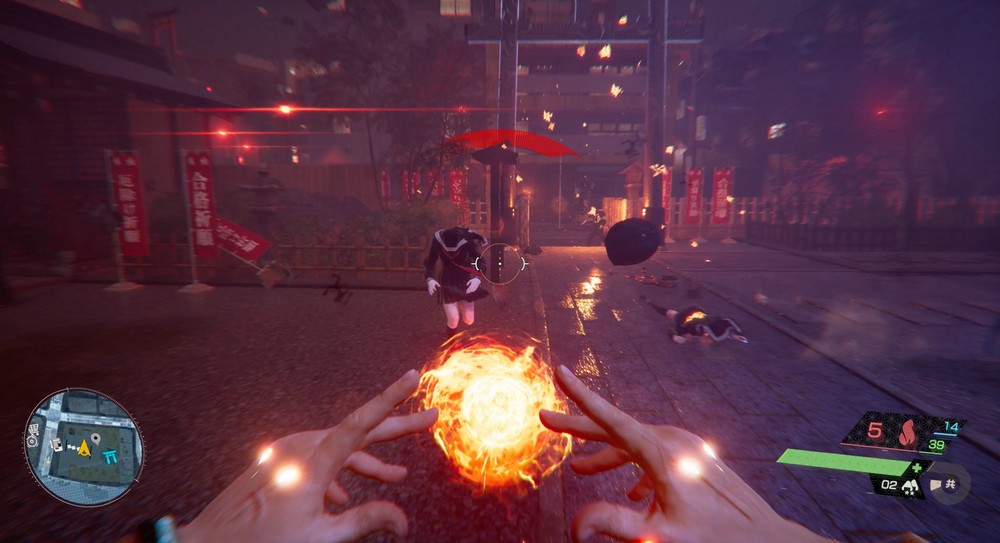This screenshot has width=1000, height=543.
Task: Click the green plus healing icon
Action: (916, 467)
